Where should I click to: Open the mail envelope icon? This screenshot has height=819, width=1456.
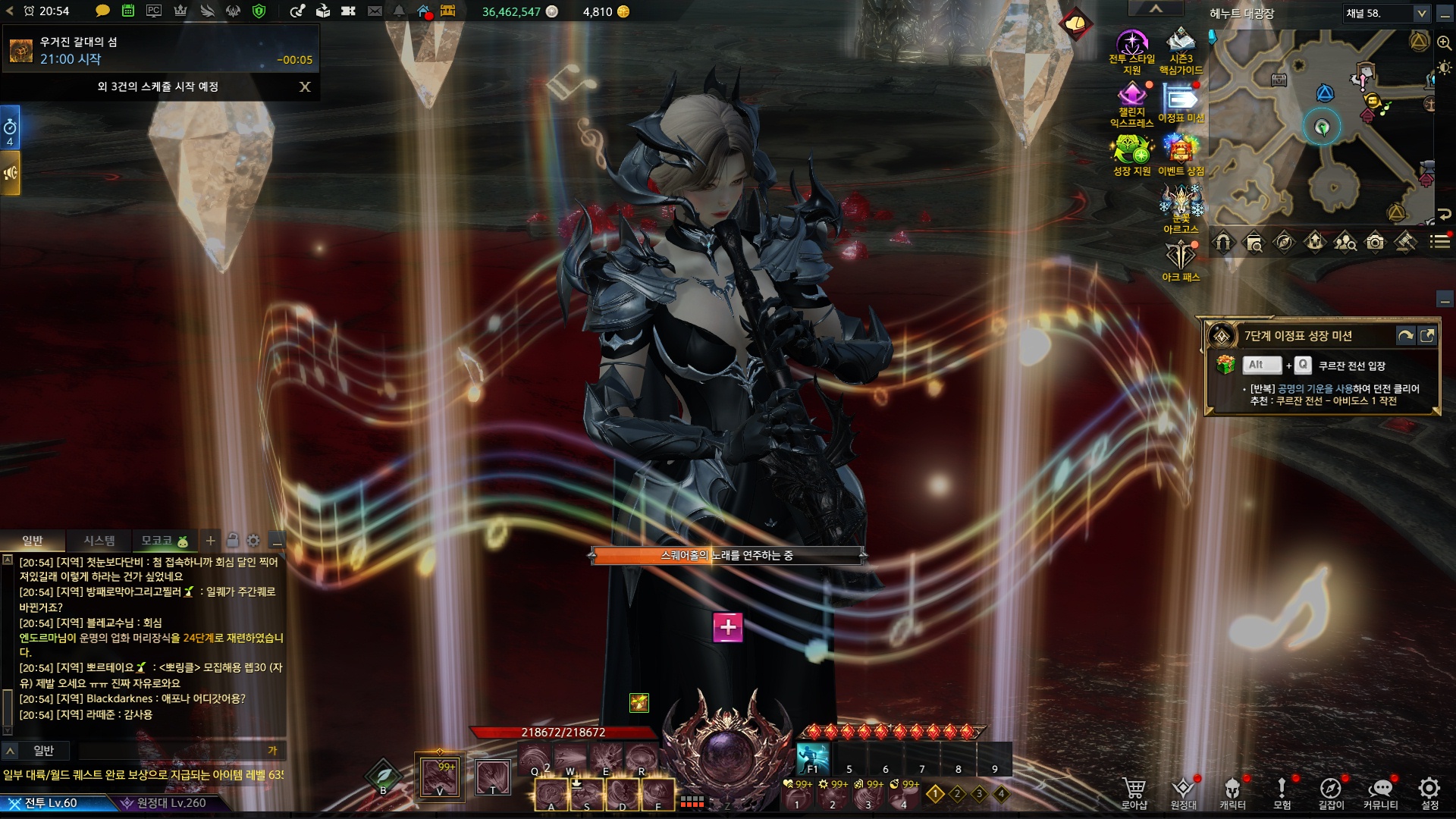coord(375,11)
